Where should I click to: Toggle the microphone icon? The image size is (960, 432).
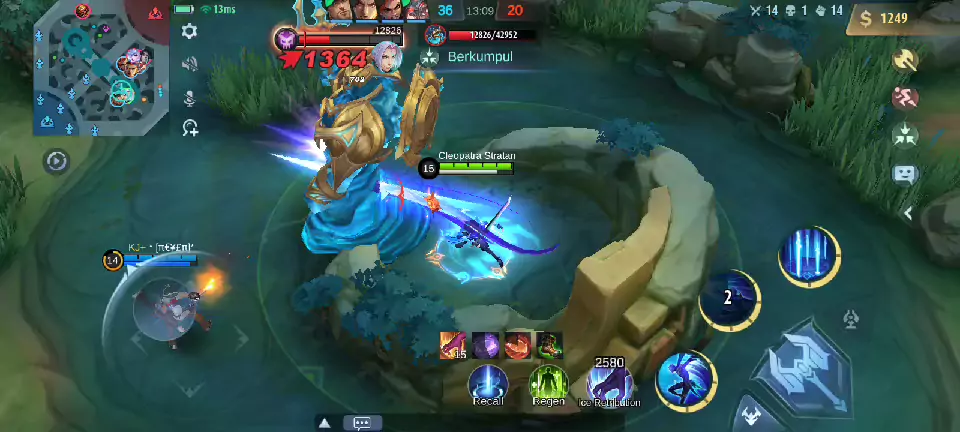[x=189, y=96]
